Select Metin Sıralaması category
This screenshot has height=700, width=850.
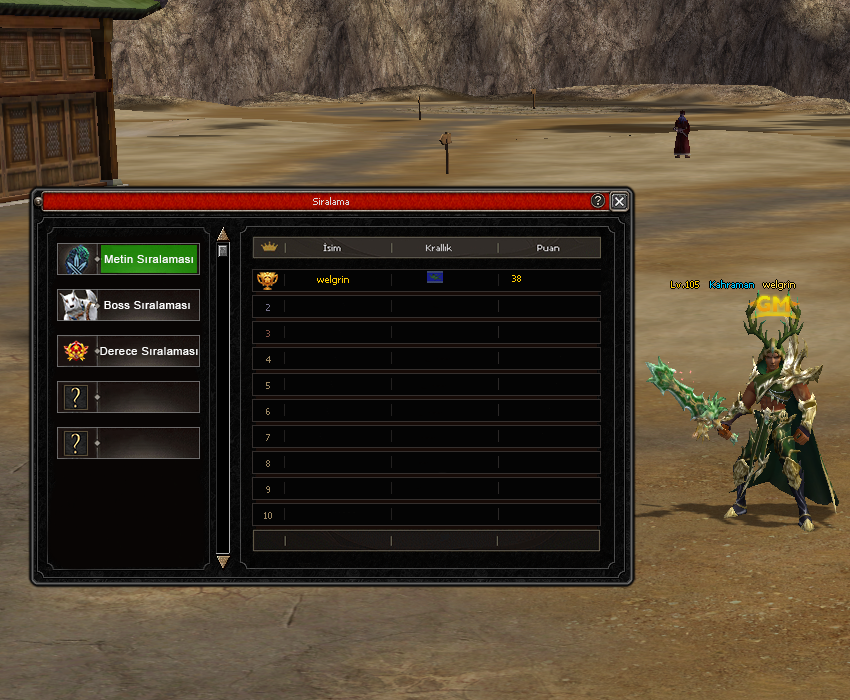coord(128,259)
